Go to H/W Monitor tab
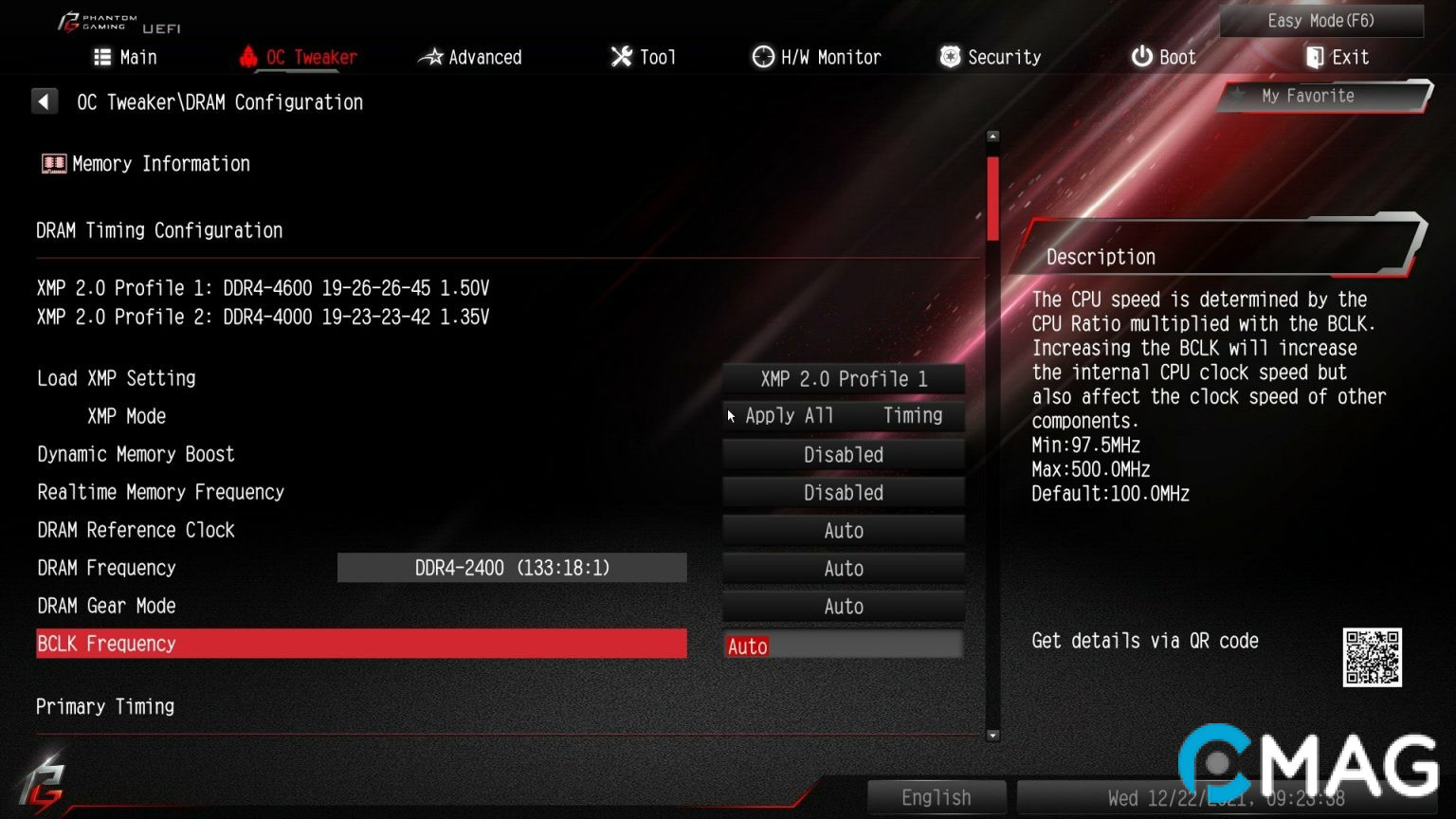This screenshot has height=819, width=1456. 817,58
